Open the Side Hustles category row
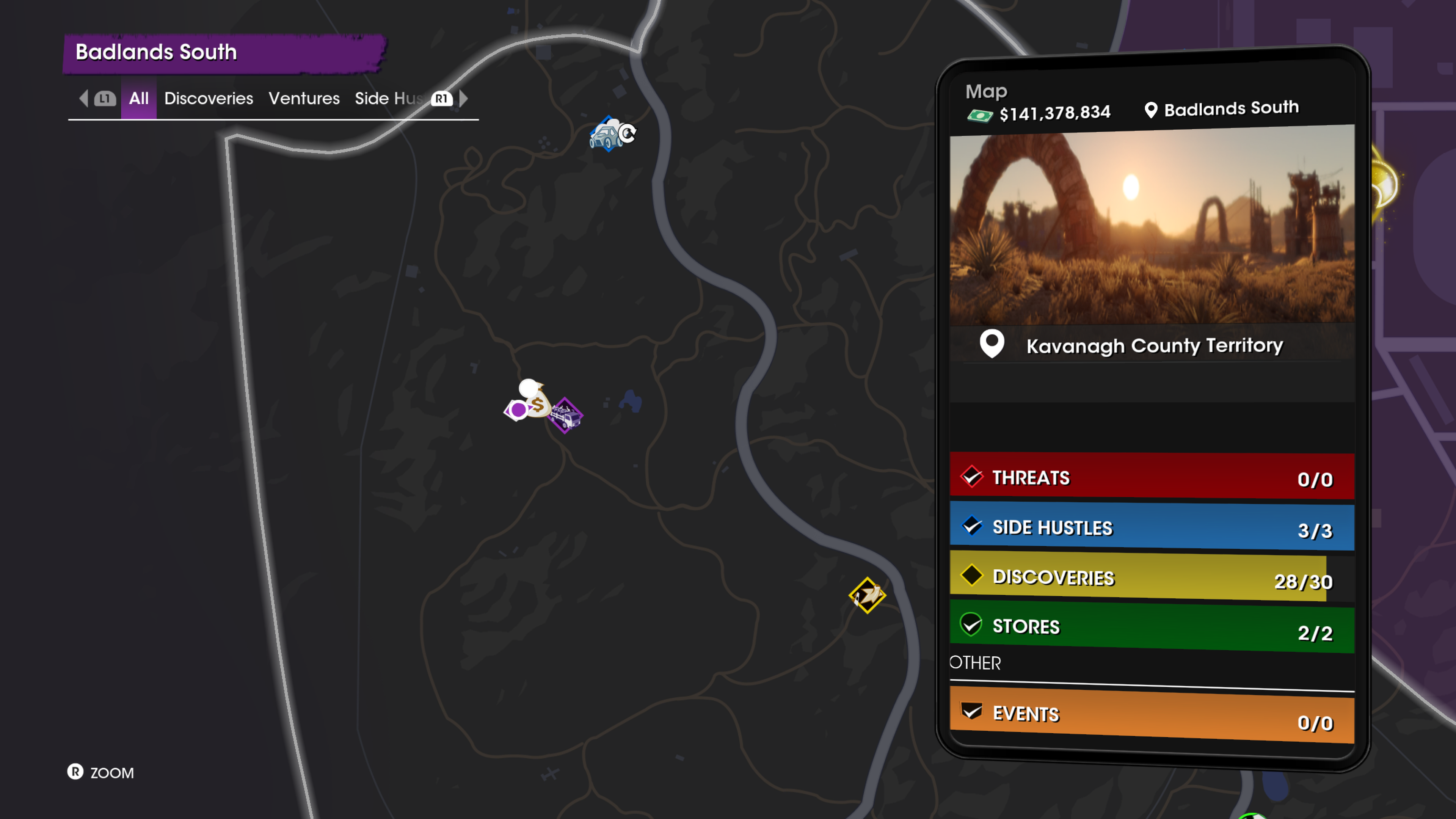 [1152, 527]
